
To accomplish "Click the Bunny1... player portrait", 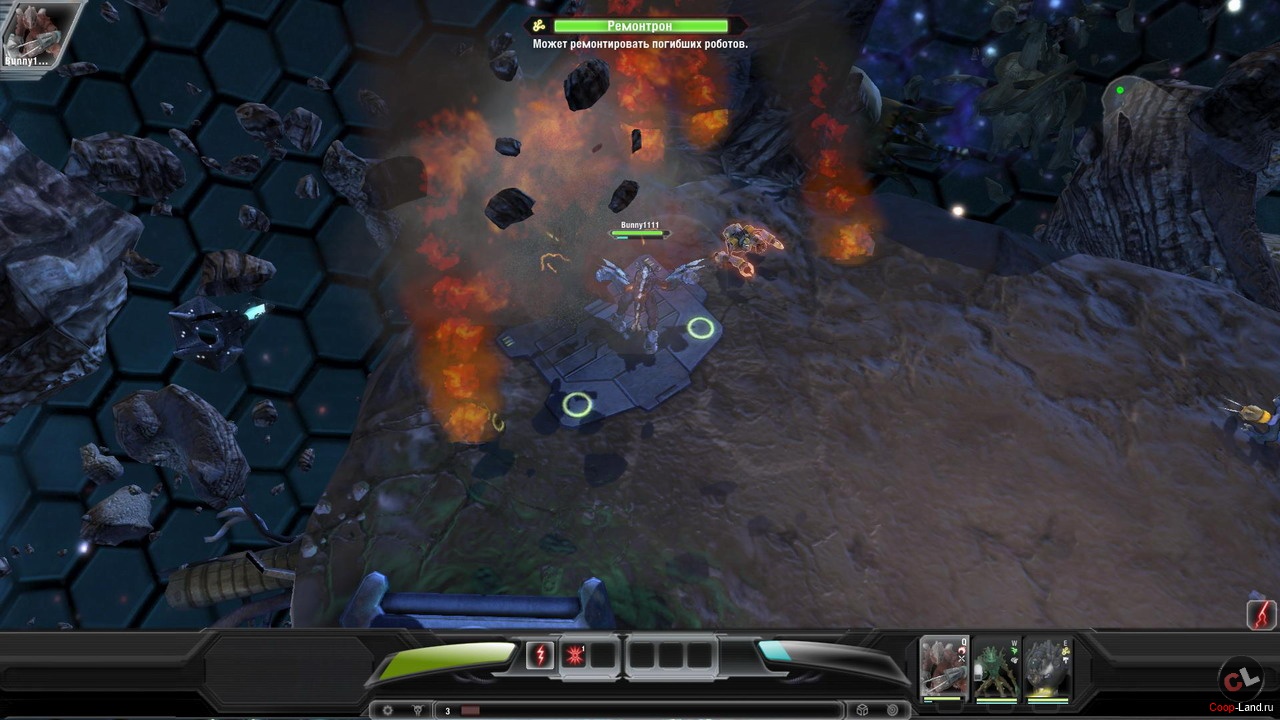I will point(28,35).
